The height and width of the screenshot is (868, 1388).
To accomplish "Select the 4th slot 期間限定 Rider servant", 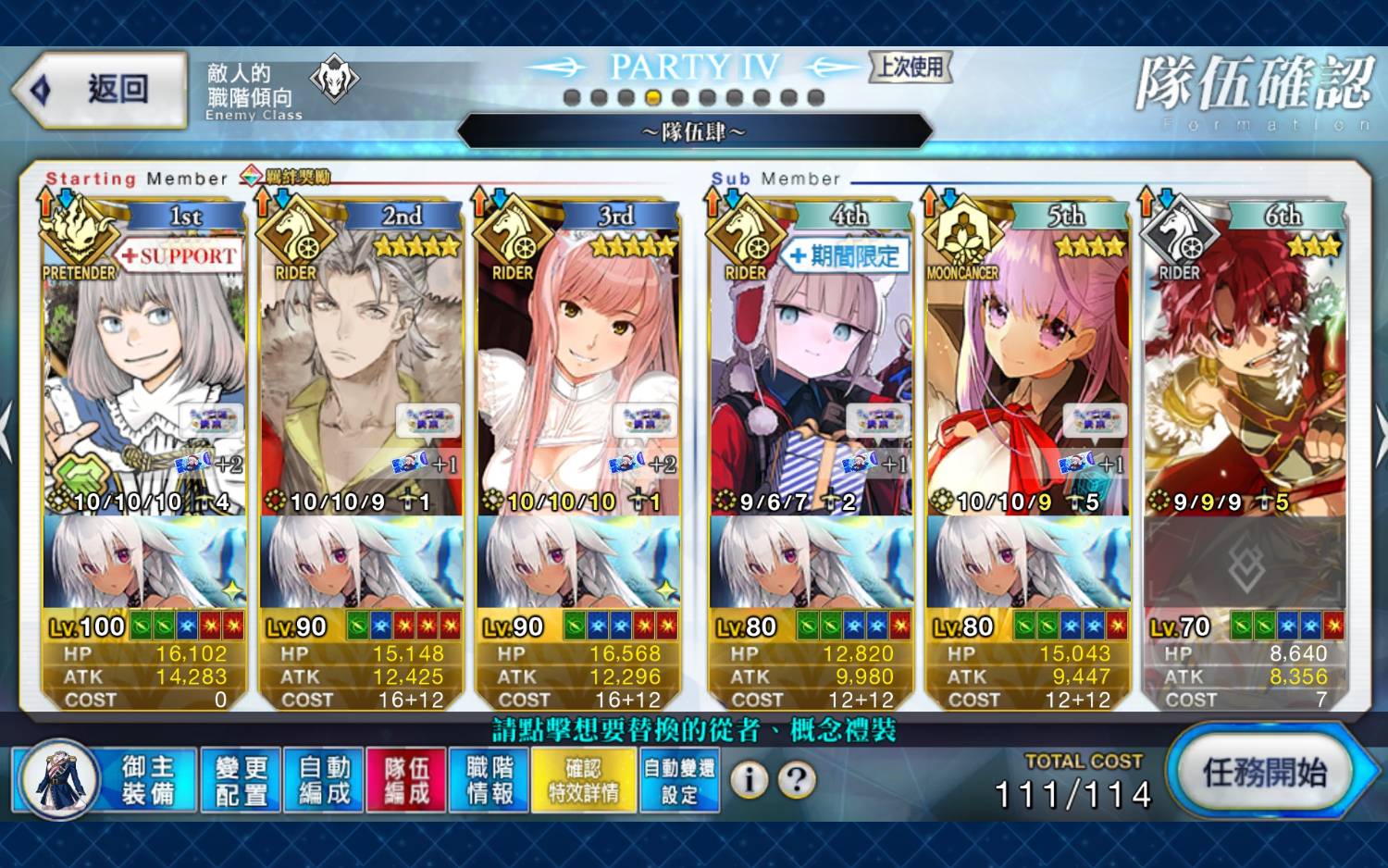I will 811,370.
